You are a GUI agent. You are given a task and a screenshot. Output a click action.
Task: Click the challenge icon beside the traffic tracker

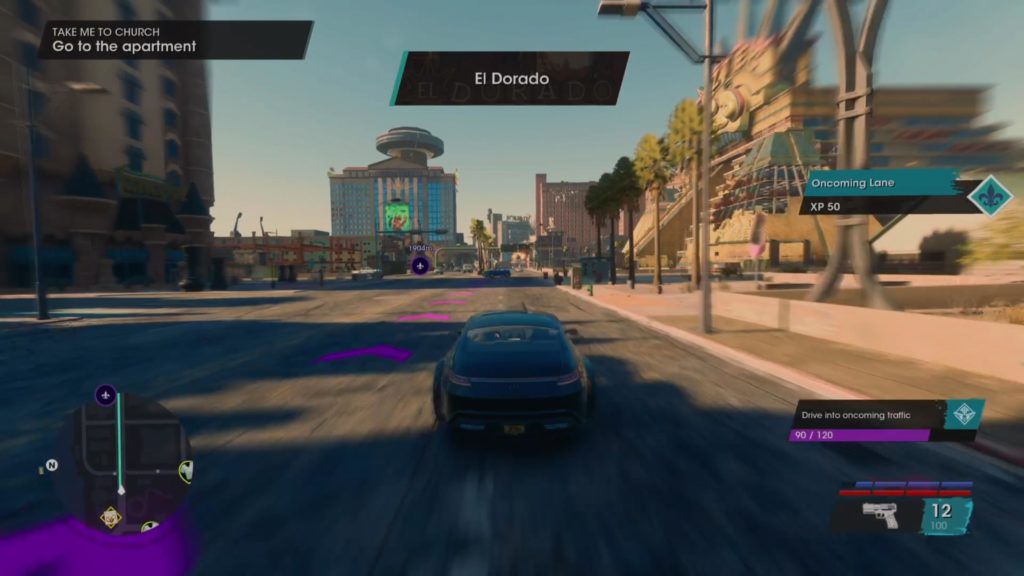pos(963,414)
